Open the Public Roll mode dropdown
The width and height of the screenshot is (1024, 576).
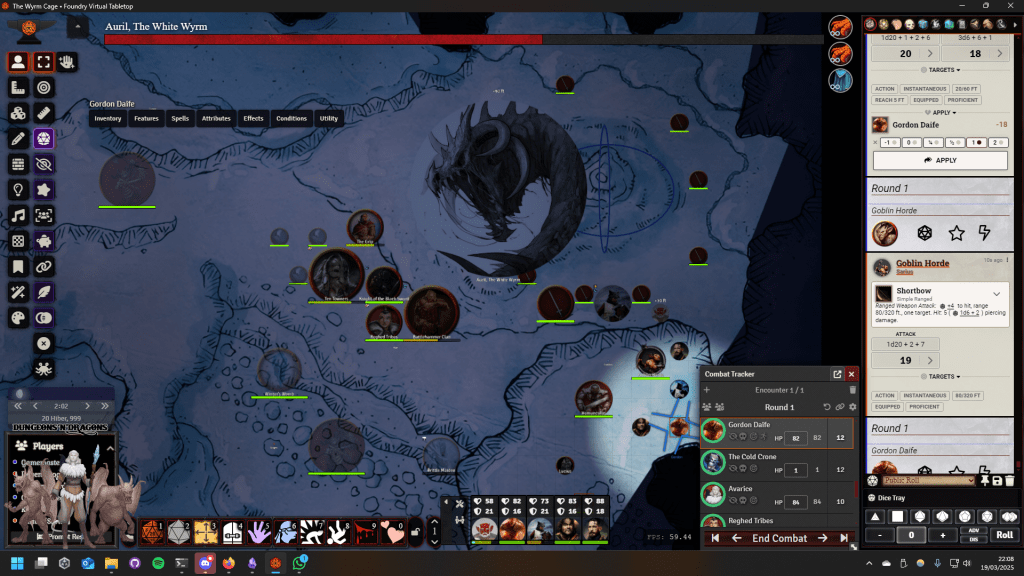tap(928, 481)
